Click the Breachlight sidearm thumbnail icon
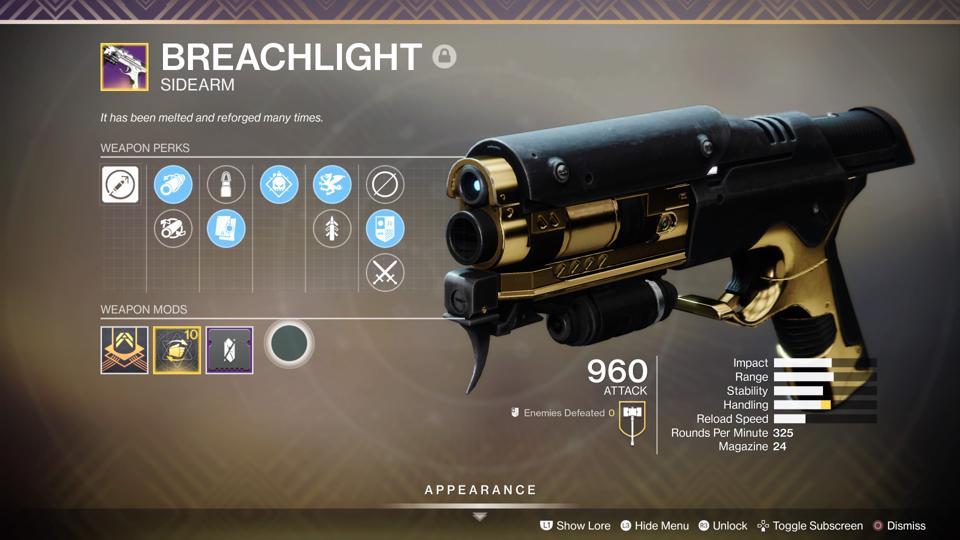This screenshot has width=960, height=540. pos(124,66)
